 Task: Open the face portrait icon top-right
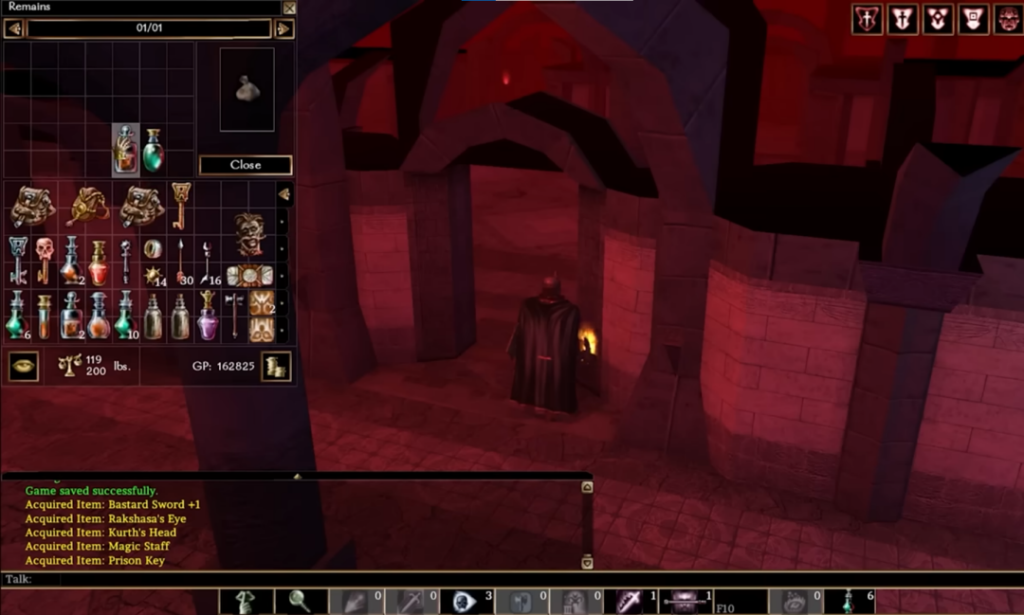point(1004,19)
